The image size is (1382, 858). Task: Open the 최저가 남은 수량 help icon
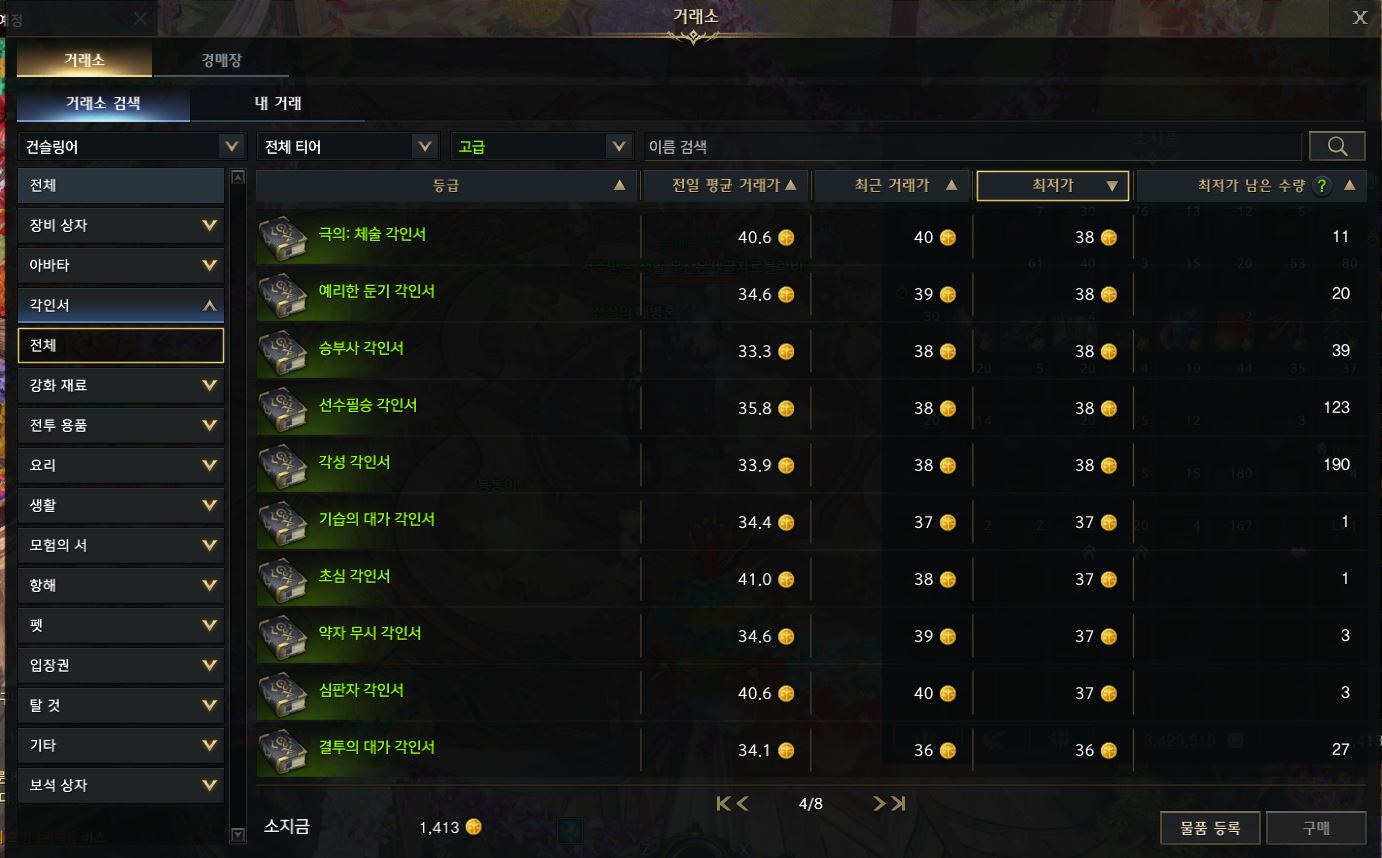point(1322,186)
